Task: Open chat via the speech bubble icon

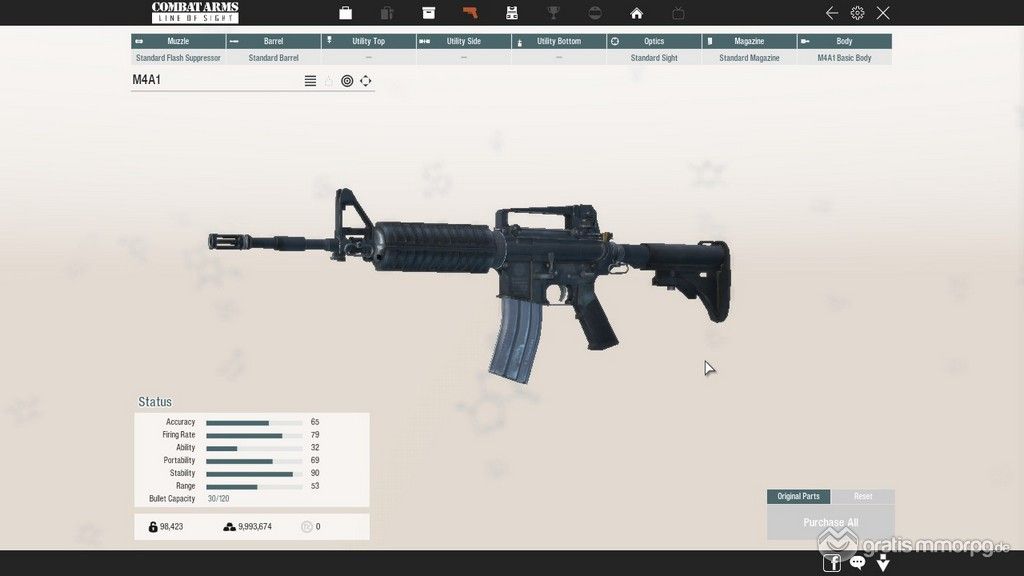Action: click(857, 563)
